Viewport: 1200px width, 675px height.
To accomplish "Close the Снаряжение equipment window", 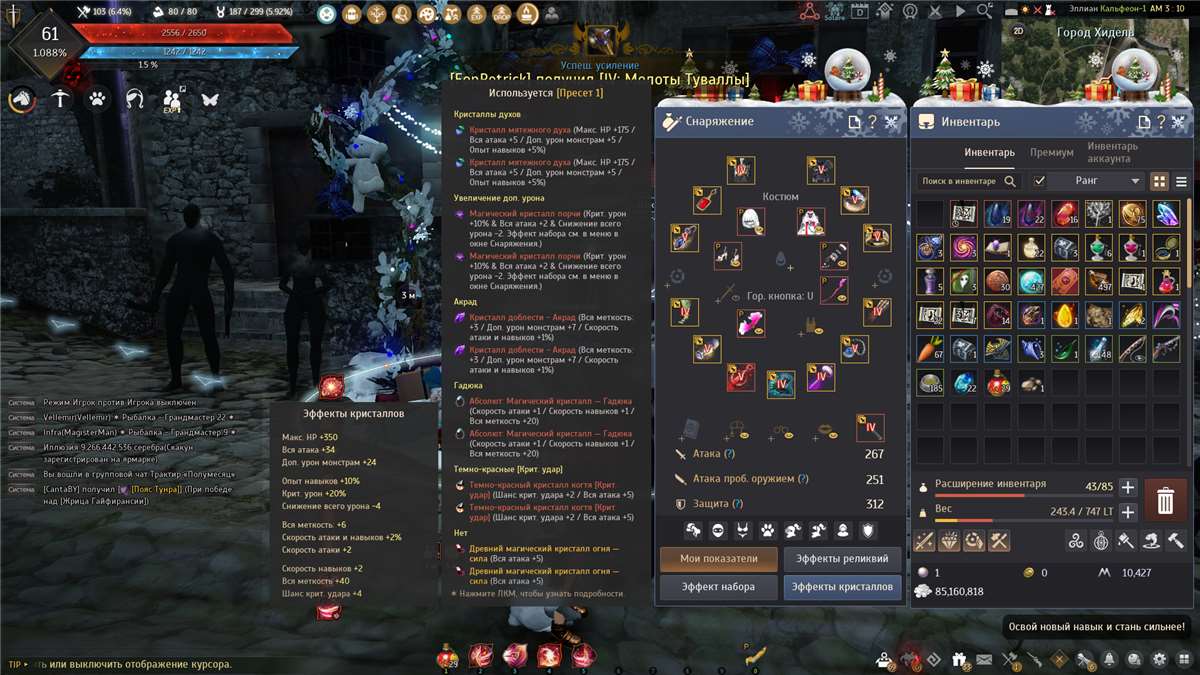I will pos(891,122).
